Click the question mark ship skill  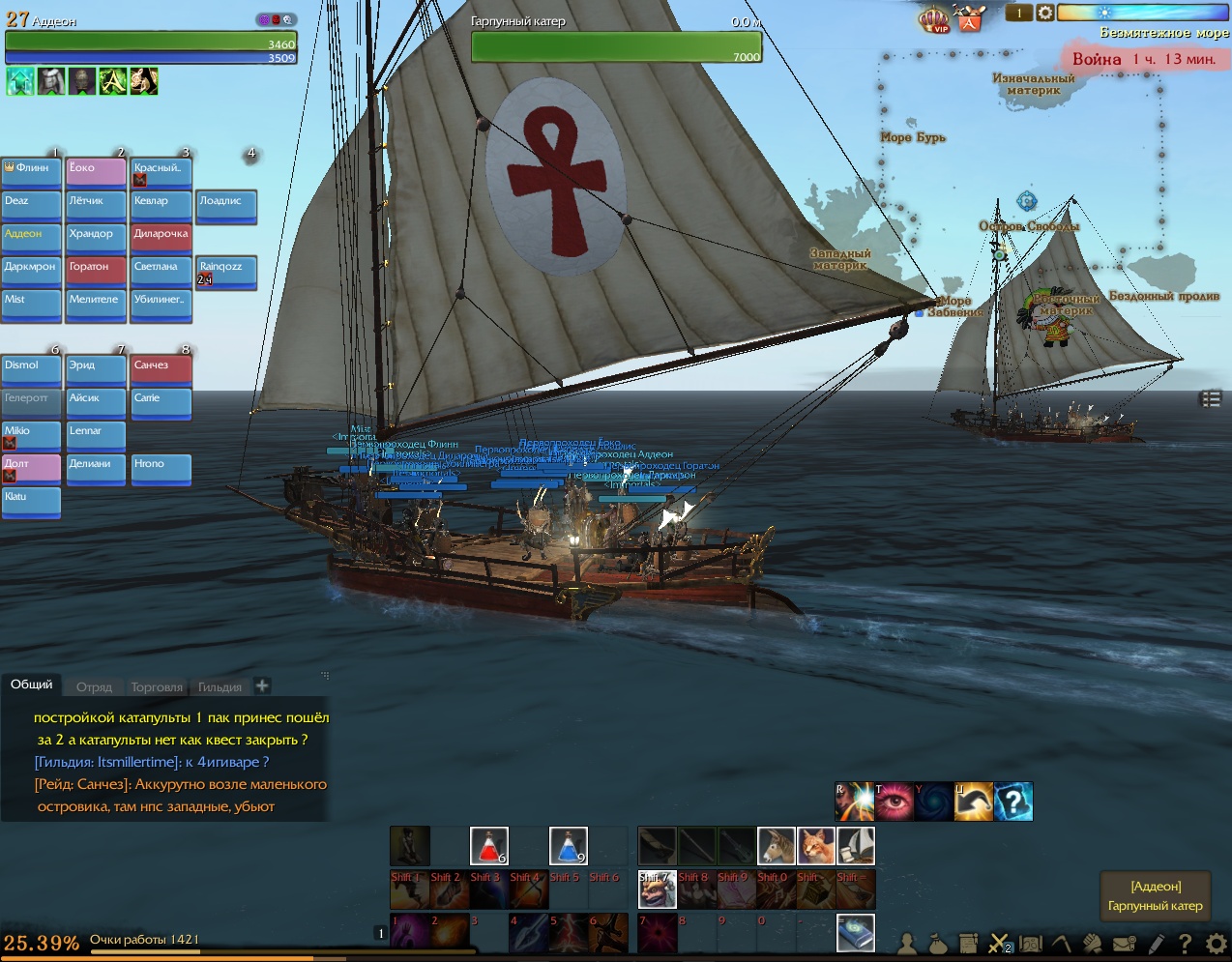(1013, 802)
